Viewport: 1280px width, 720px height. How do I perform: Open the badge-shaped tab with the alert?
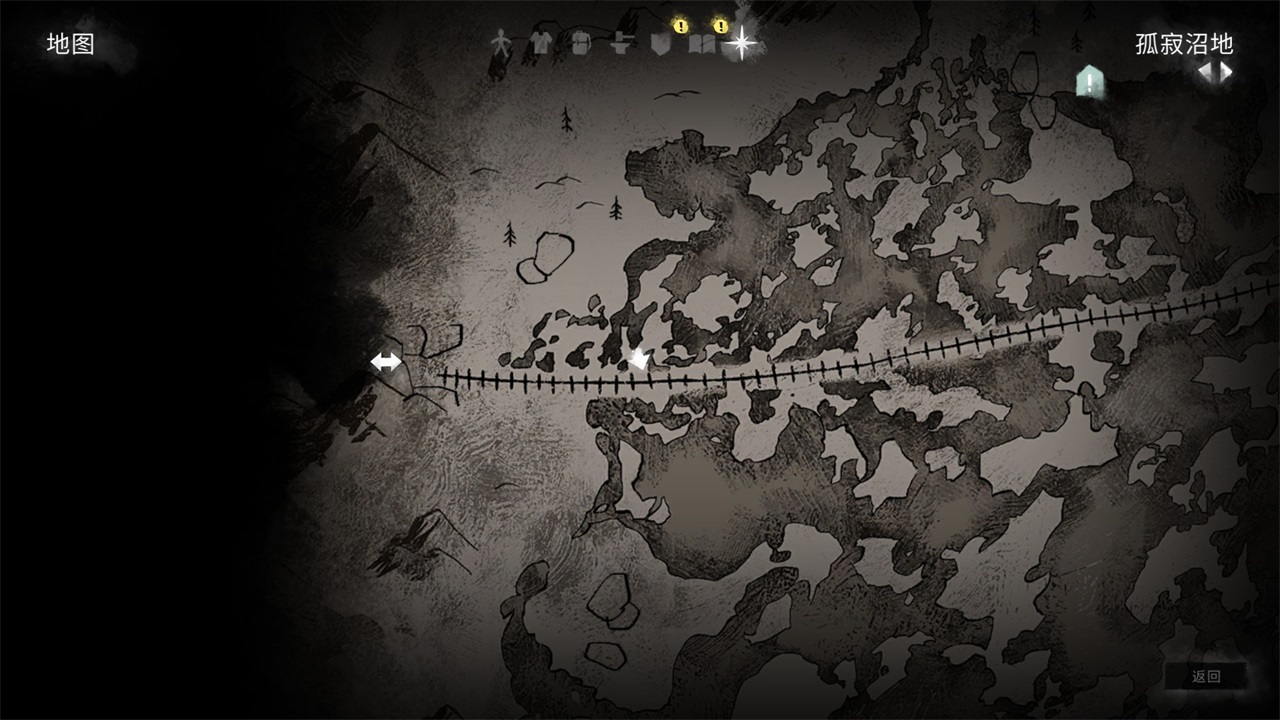tap(659, 43)
